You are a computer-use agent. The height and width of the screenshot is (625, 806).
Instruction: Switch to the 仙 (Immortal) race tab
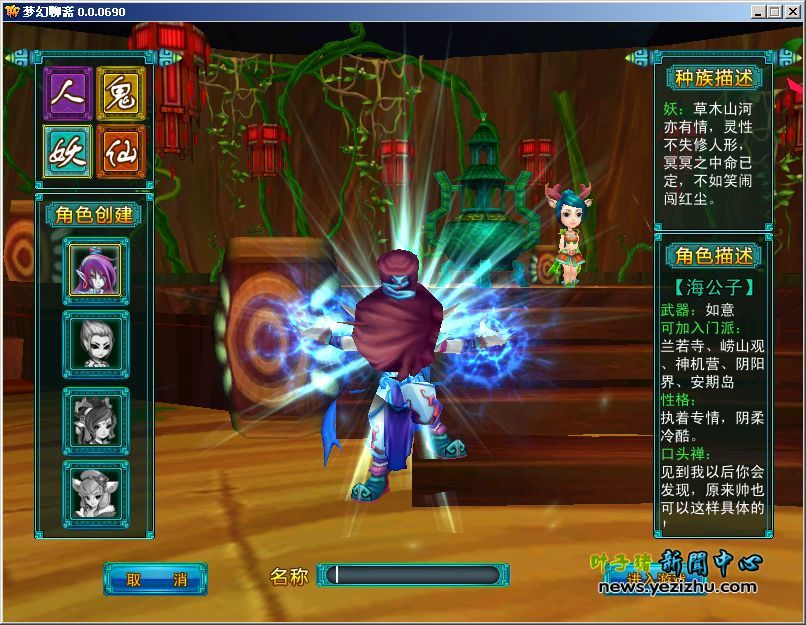(x=121, y=151)
